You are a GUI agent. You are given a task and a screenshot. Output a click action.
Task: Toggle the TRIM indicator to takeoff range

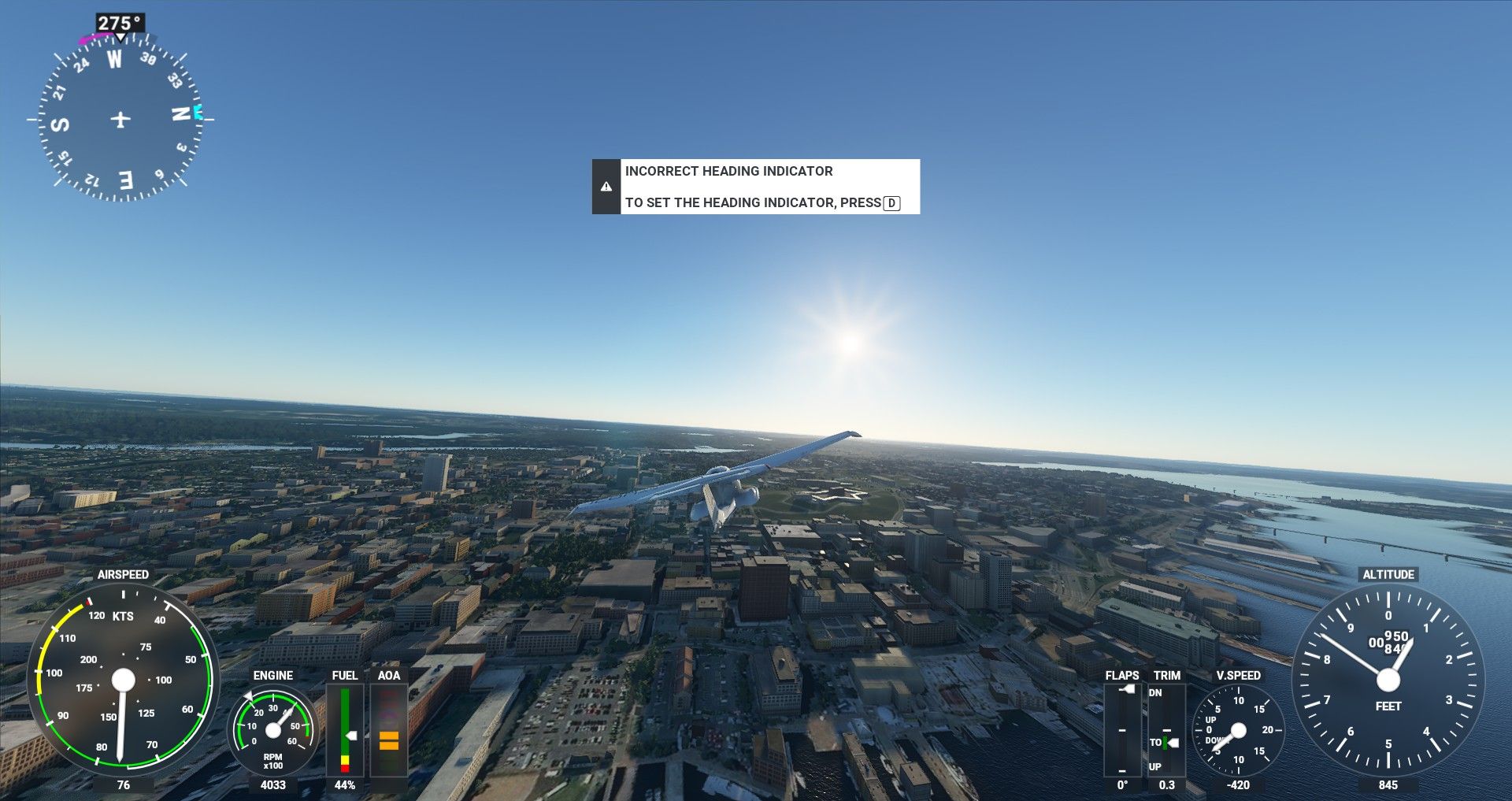[x=1165, y=742]
